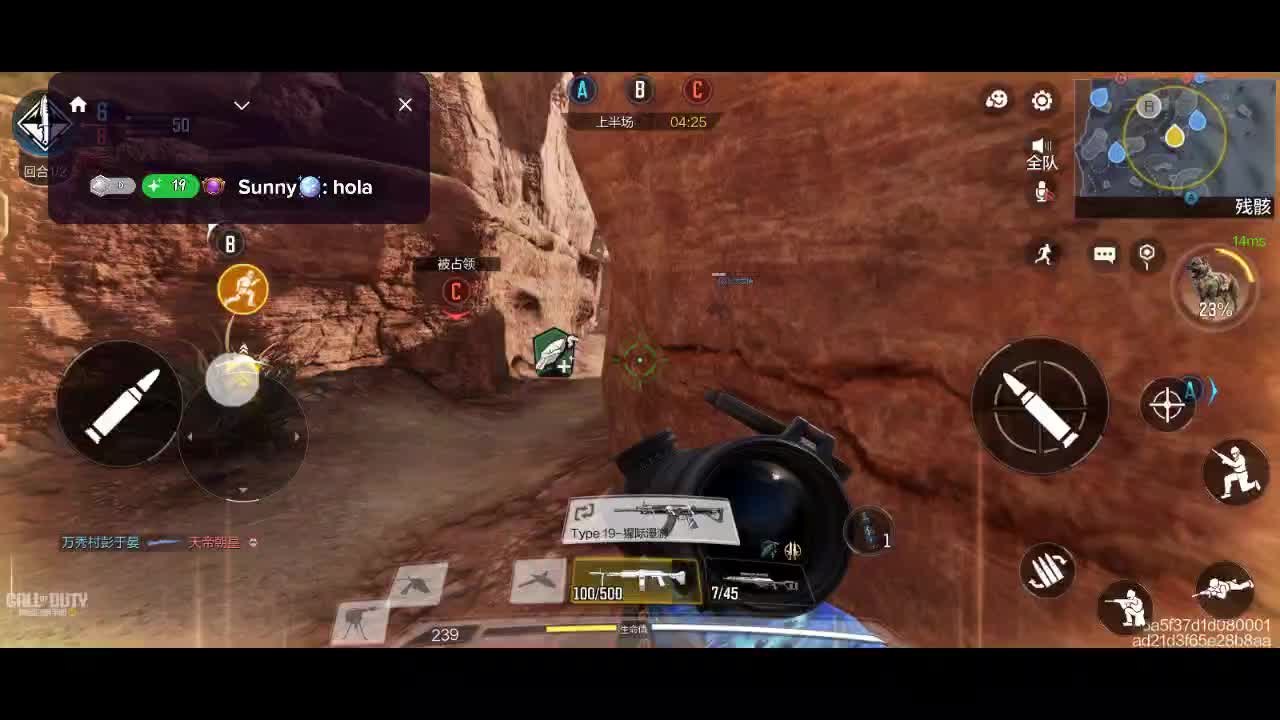The height and width of the screenshot is (720, 1280).
Task: Toggle the microphone button
Action: (x=1042, y=192)
